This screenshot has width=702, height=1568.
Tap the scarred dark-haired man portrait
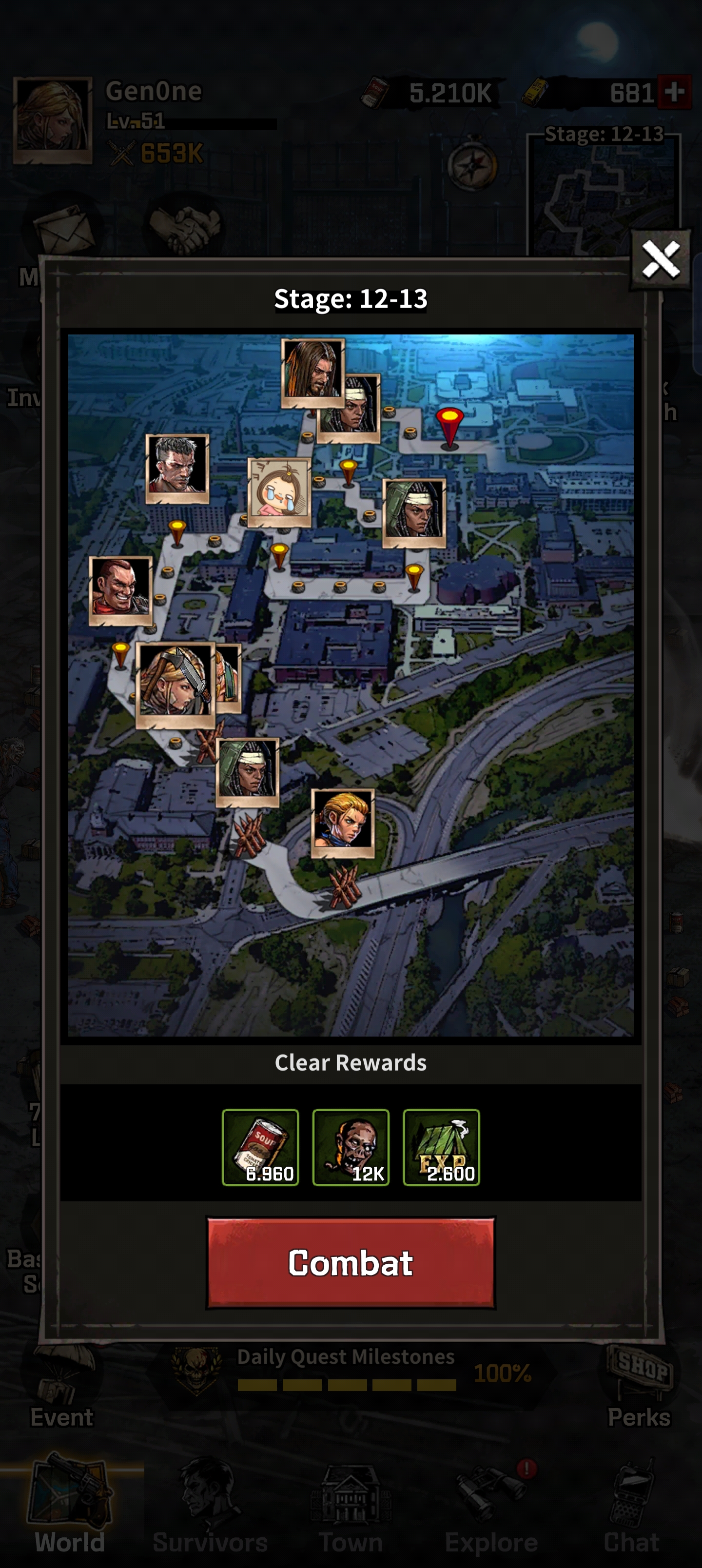(177, 468)
